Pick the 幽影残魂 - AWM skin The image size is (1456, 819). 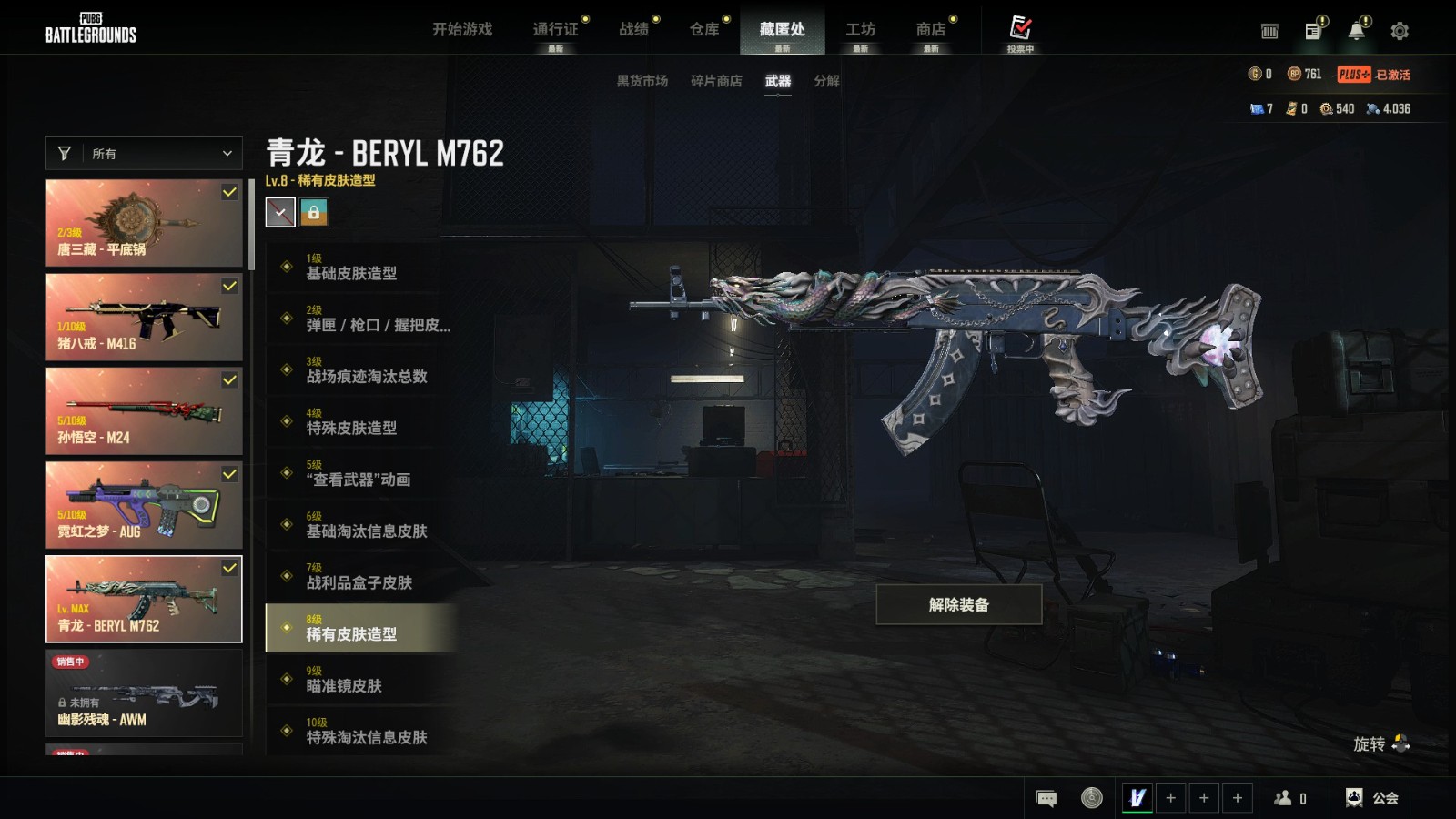(144, 693)
